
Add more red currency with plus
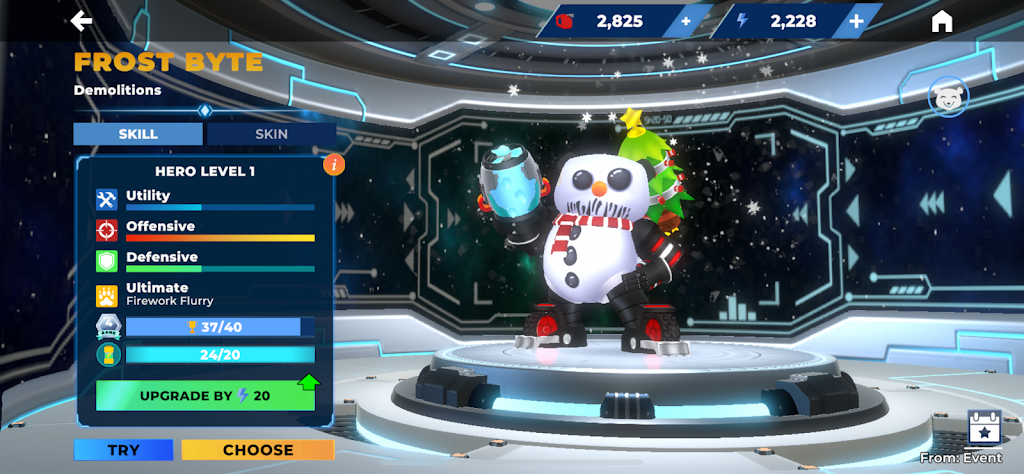coord(685,21)
